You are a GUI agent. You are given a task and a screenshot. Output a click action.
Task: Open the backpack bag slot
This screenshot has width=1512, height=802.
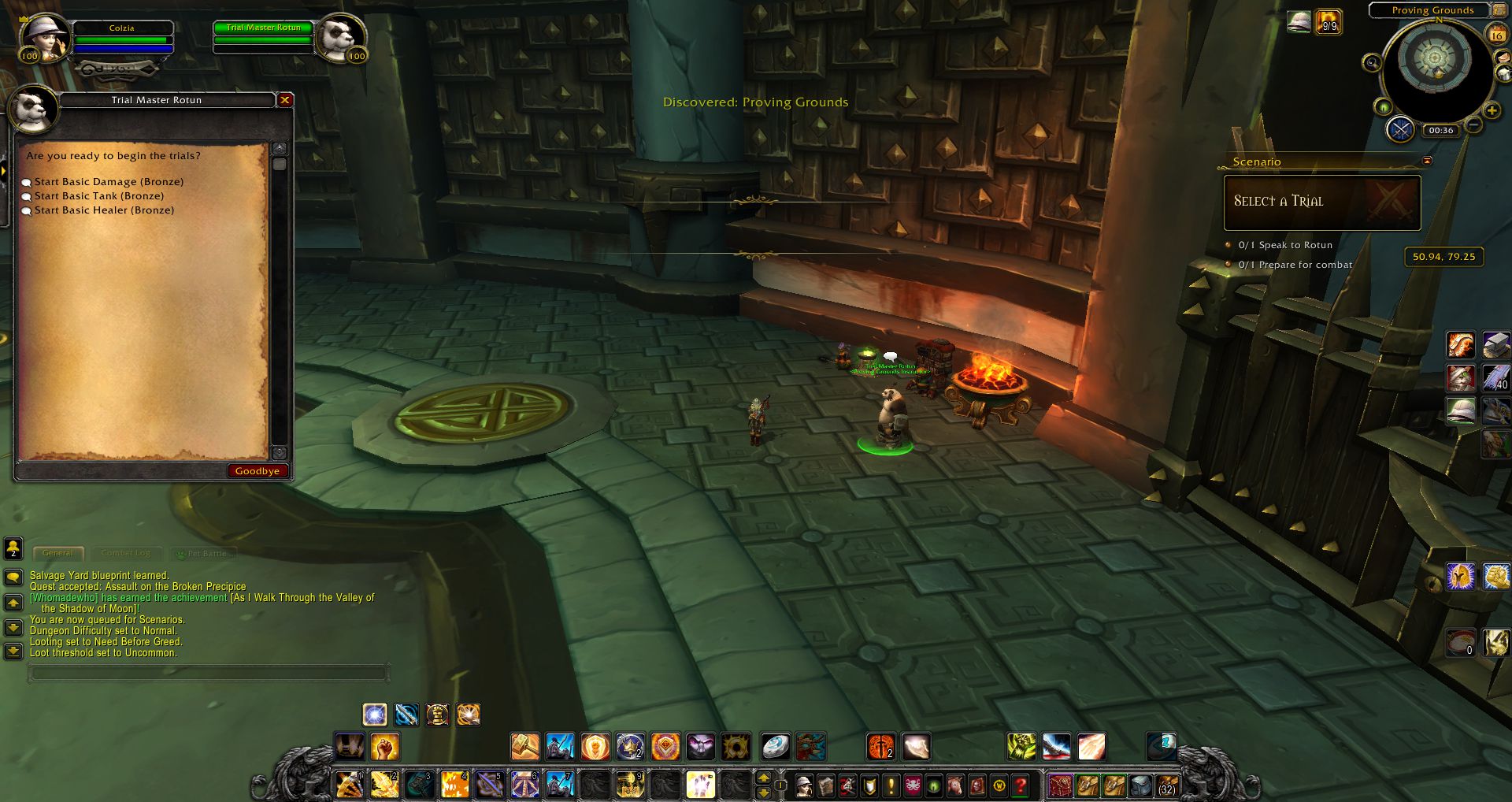tap(1167, 785)
